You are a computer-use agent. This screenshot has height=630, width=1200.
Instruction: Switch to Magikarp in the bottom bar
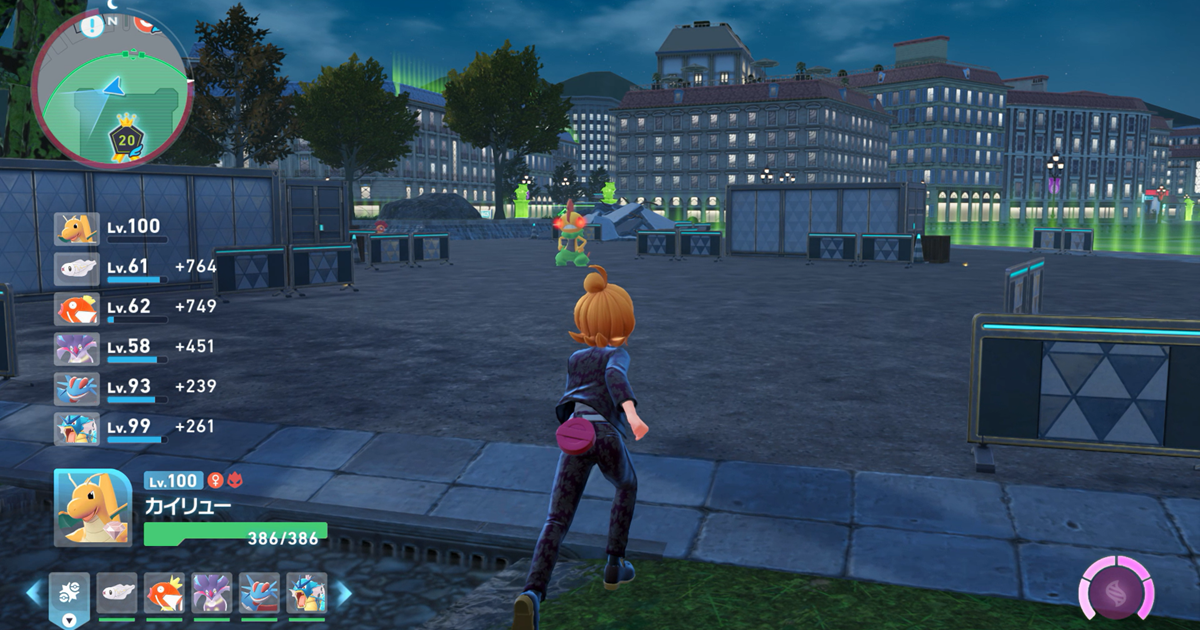click(164, 593)
